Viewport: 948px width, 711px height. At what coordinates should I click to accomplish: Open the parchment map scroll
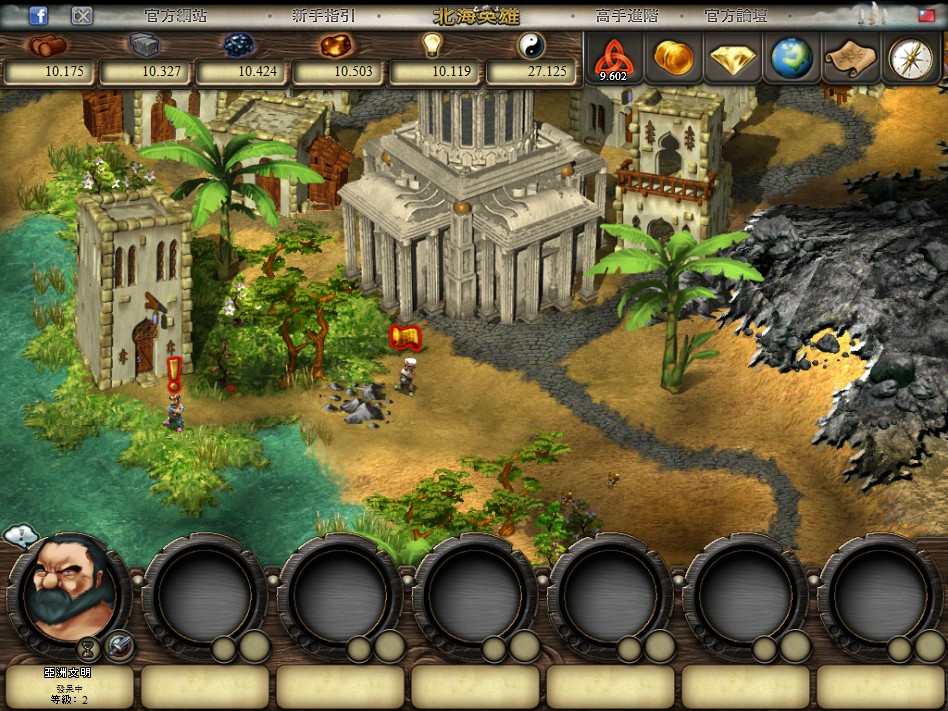[850, 58]
